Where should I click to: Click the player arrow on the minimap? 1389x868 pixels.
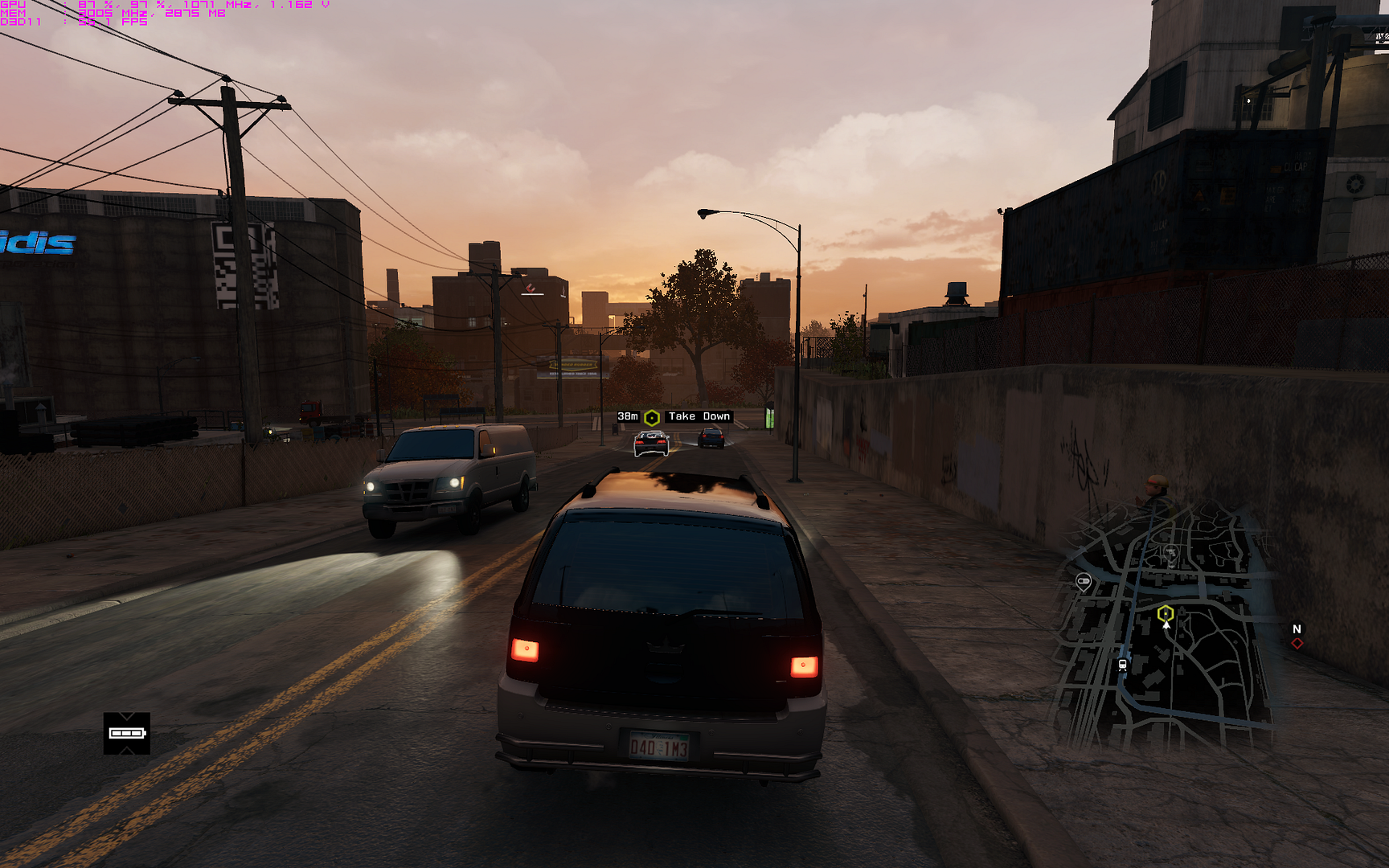tap(1166, 625)
